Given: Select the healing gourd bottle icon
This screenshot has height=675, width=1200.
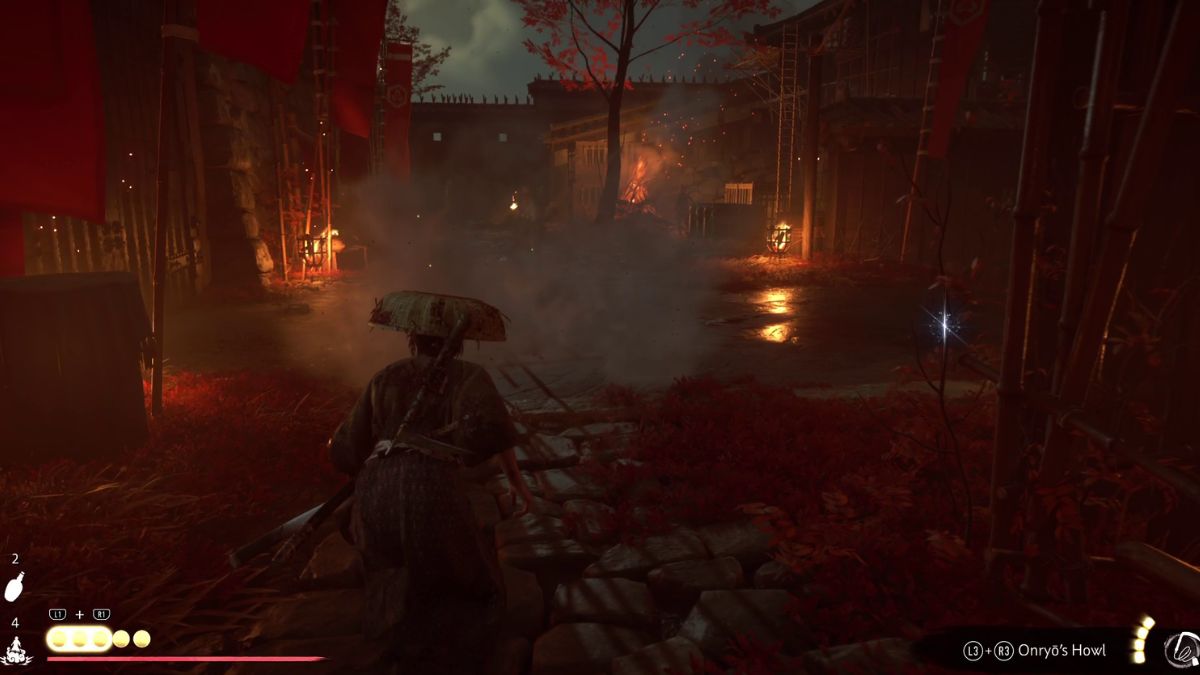Looking at the screenshot, I should (14, 588).
